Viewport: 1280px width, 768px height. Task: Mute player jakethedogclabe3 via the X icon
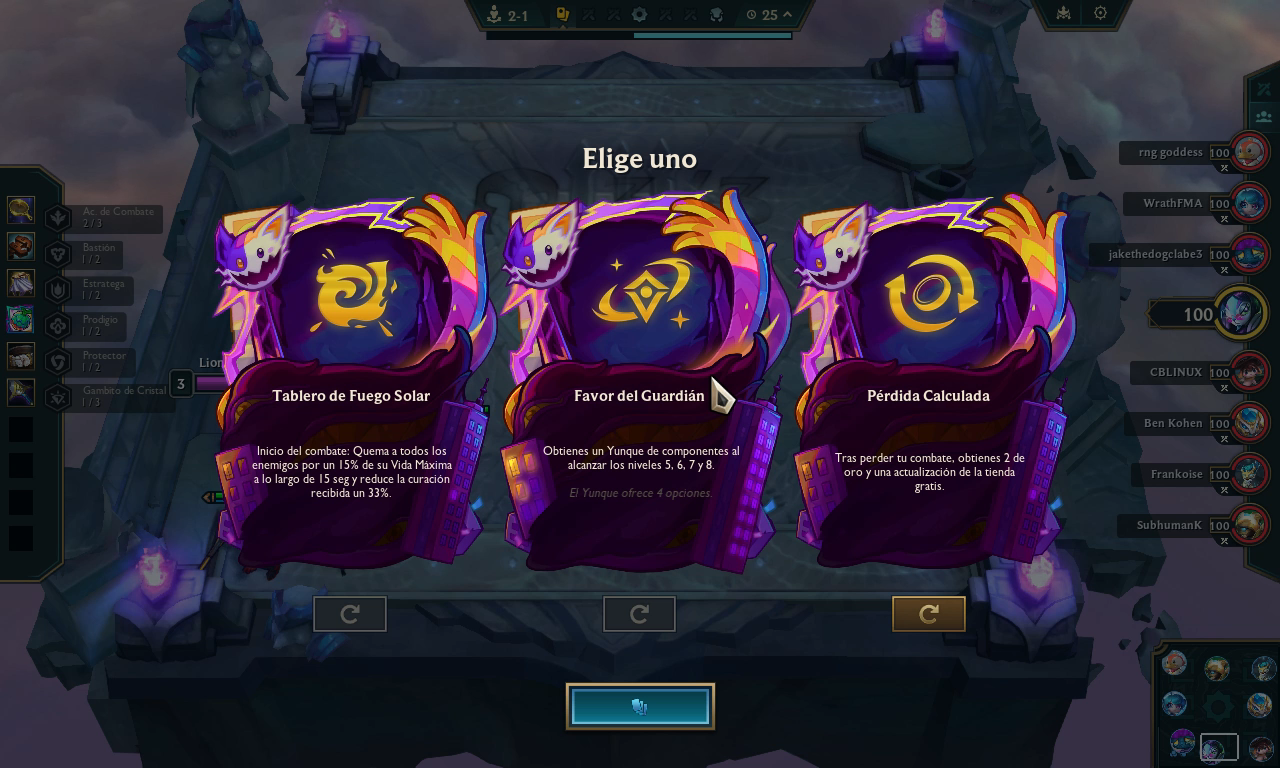(1224, 270)
